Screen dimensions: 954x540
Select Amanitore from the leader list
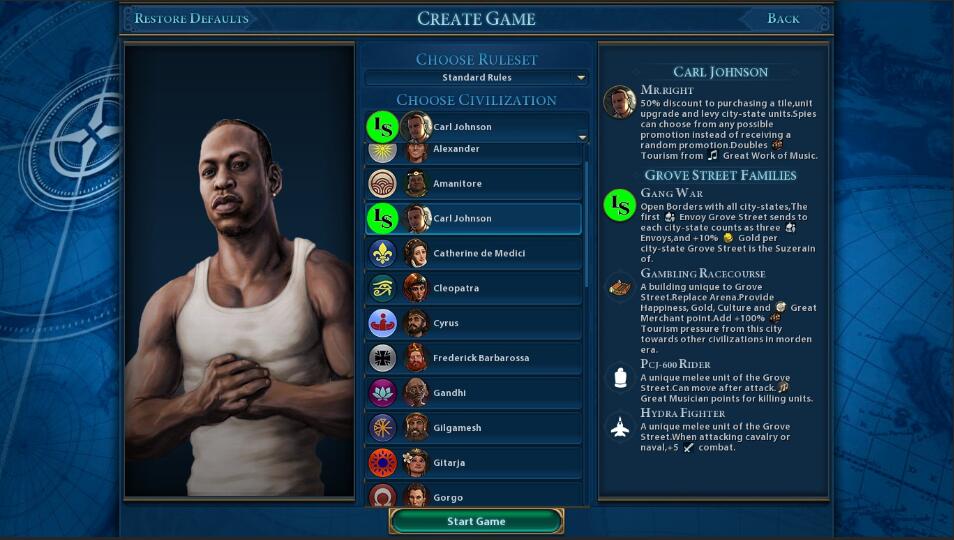tap(474, 183)
